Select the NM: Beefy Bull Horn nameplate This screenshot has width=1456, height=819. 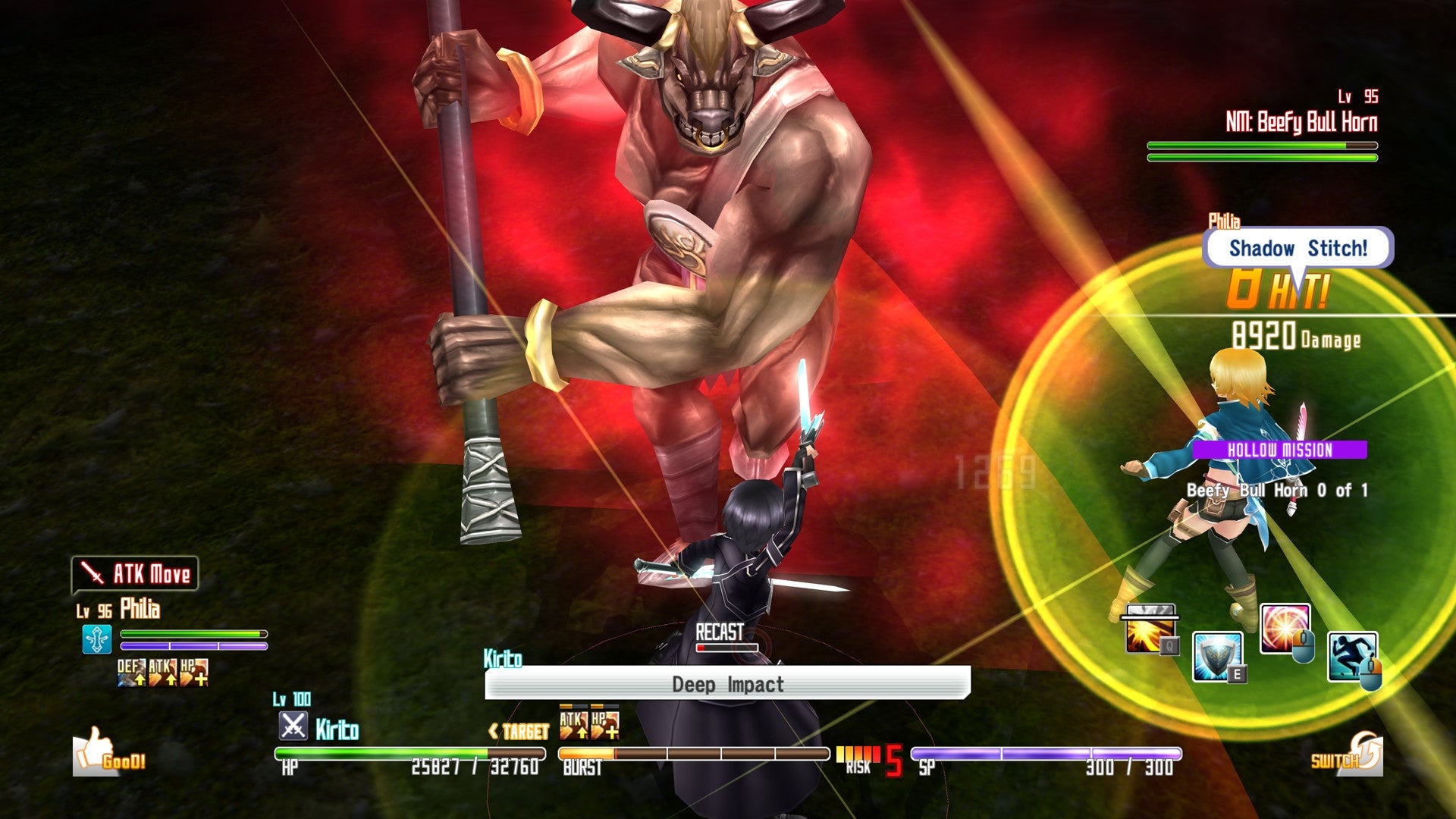pos(1301,119)
